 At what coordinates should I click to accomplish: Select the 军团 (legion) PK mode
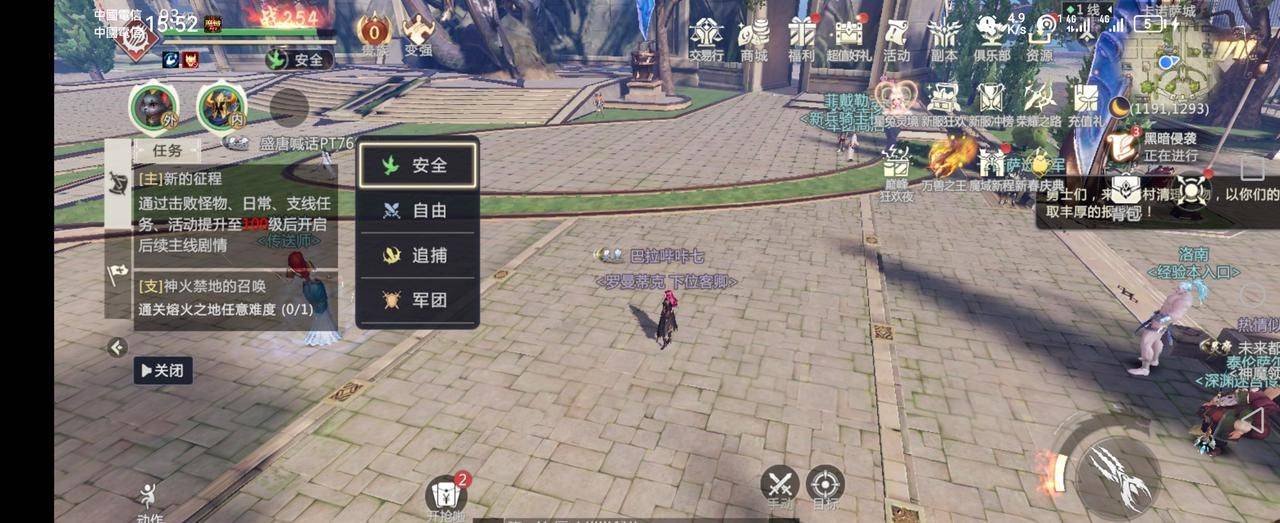point(418,299)
